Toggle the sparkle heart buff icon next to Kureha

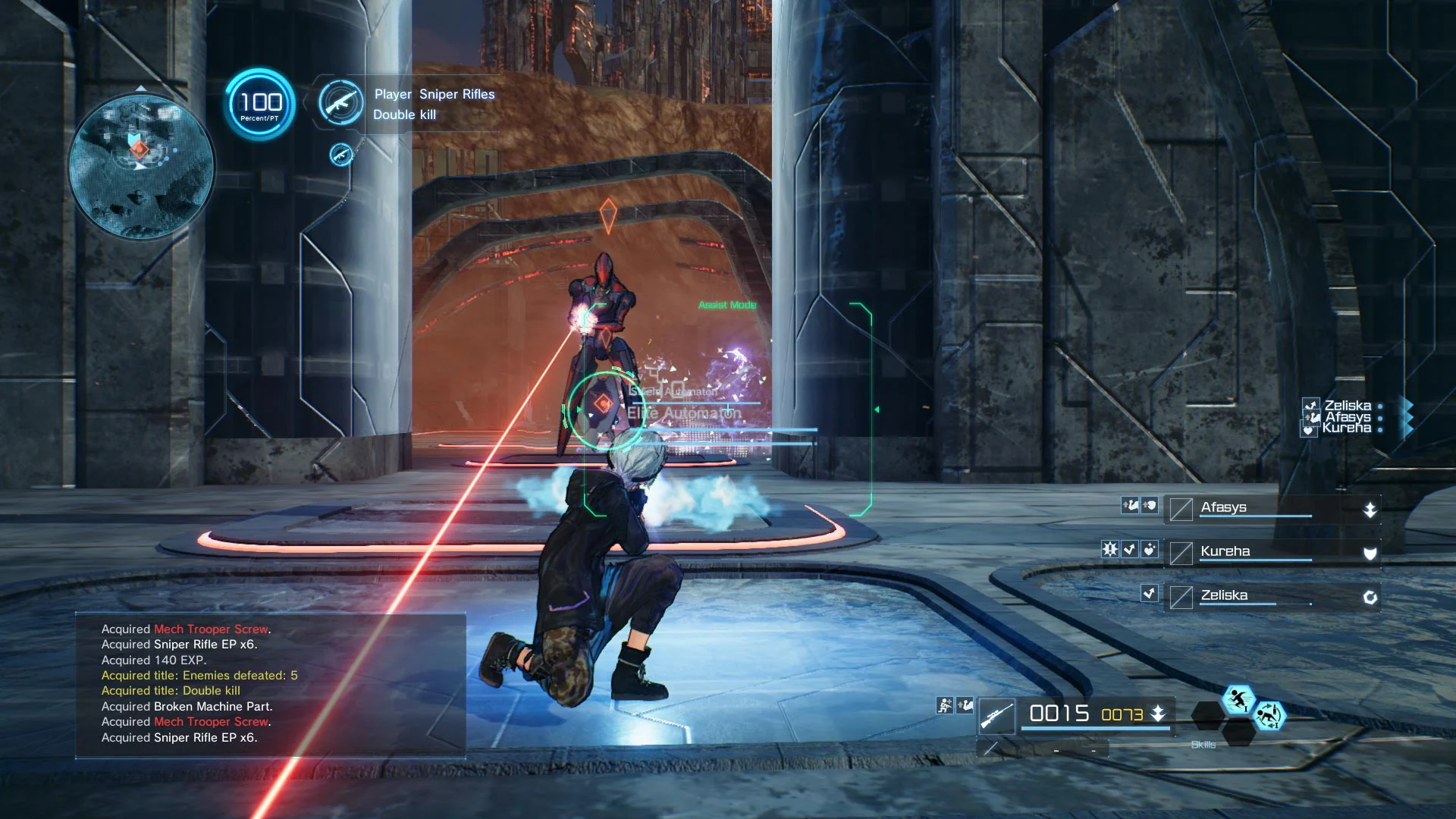click(1150, 551)
